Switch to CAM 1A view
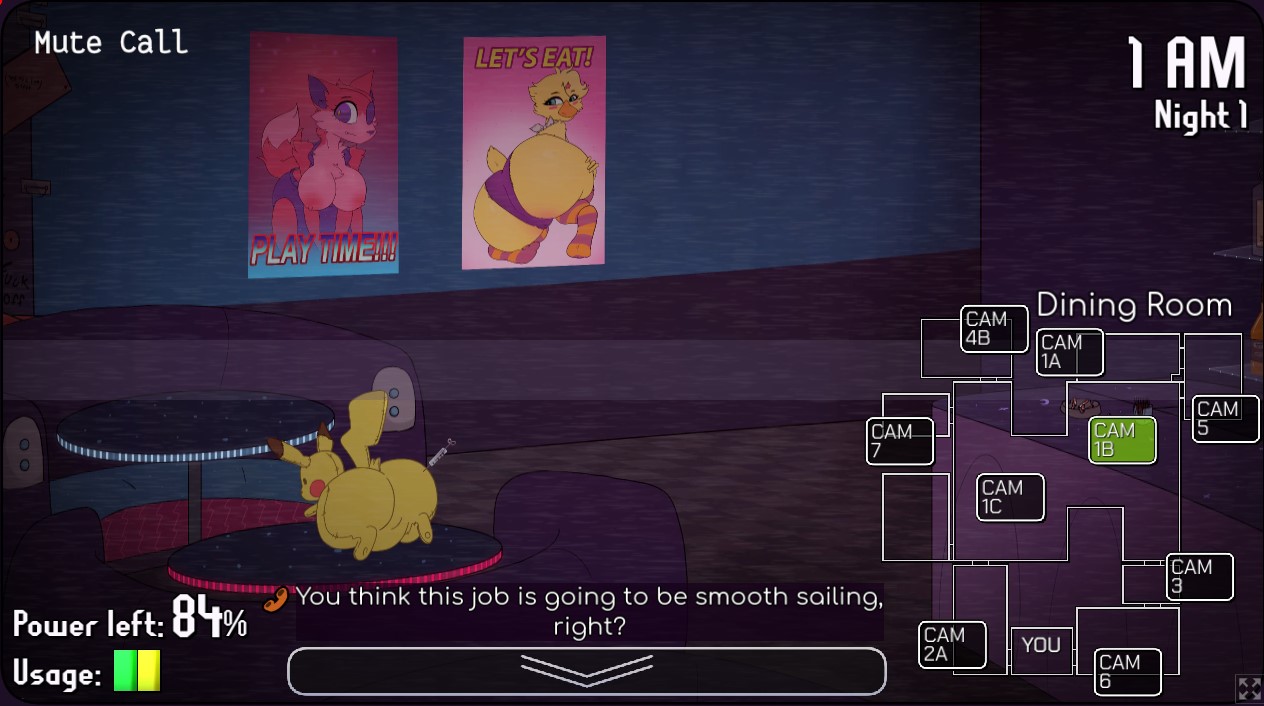Viewport: 1264px width, 706px height. [1069, 352]
